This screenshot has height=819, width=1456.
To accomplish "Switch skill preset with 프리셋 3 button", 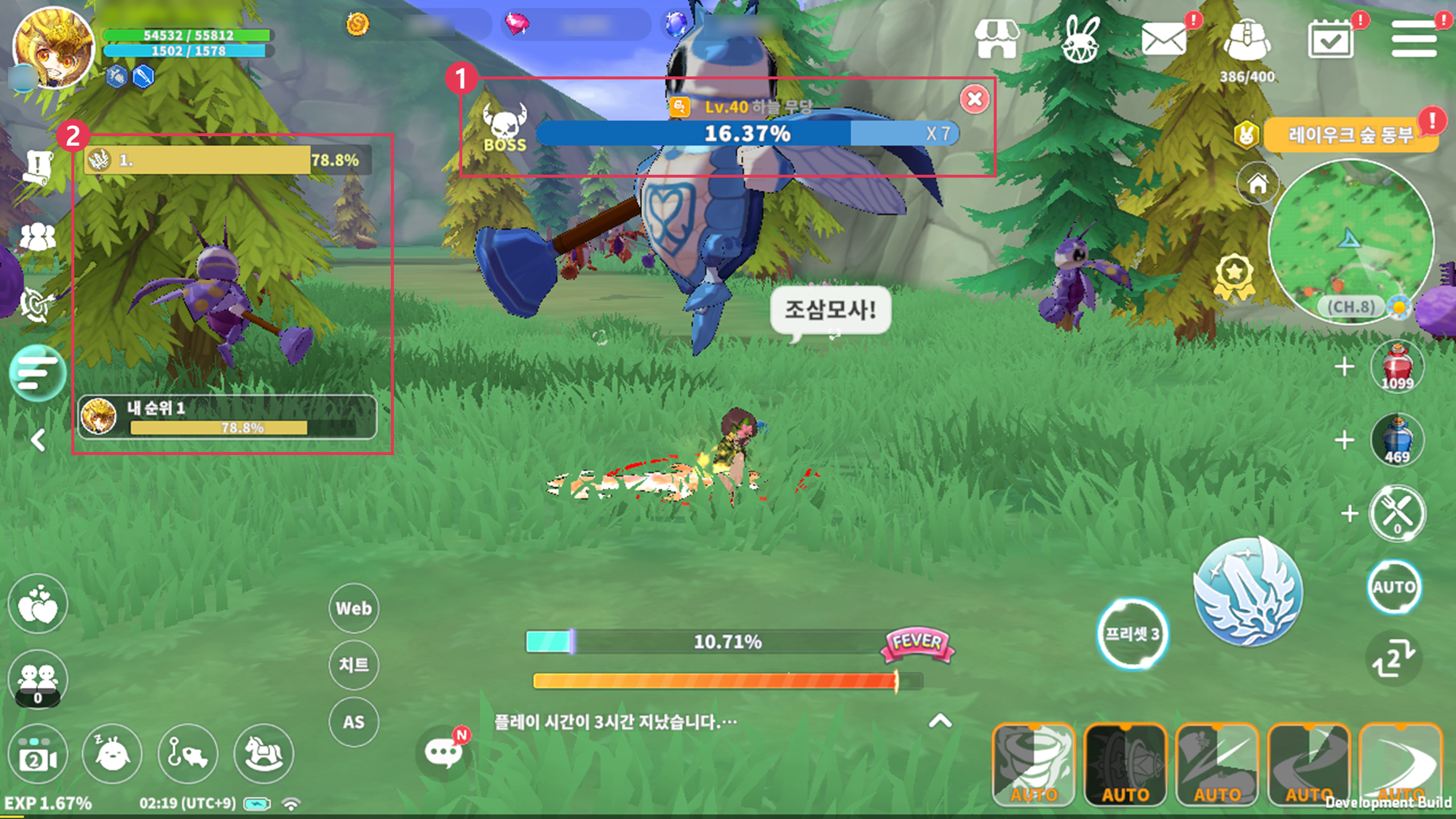I will (x=1132, y=634).
